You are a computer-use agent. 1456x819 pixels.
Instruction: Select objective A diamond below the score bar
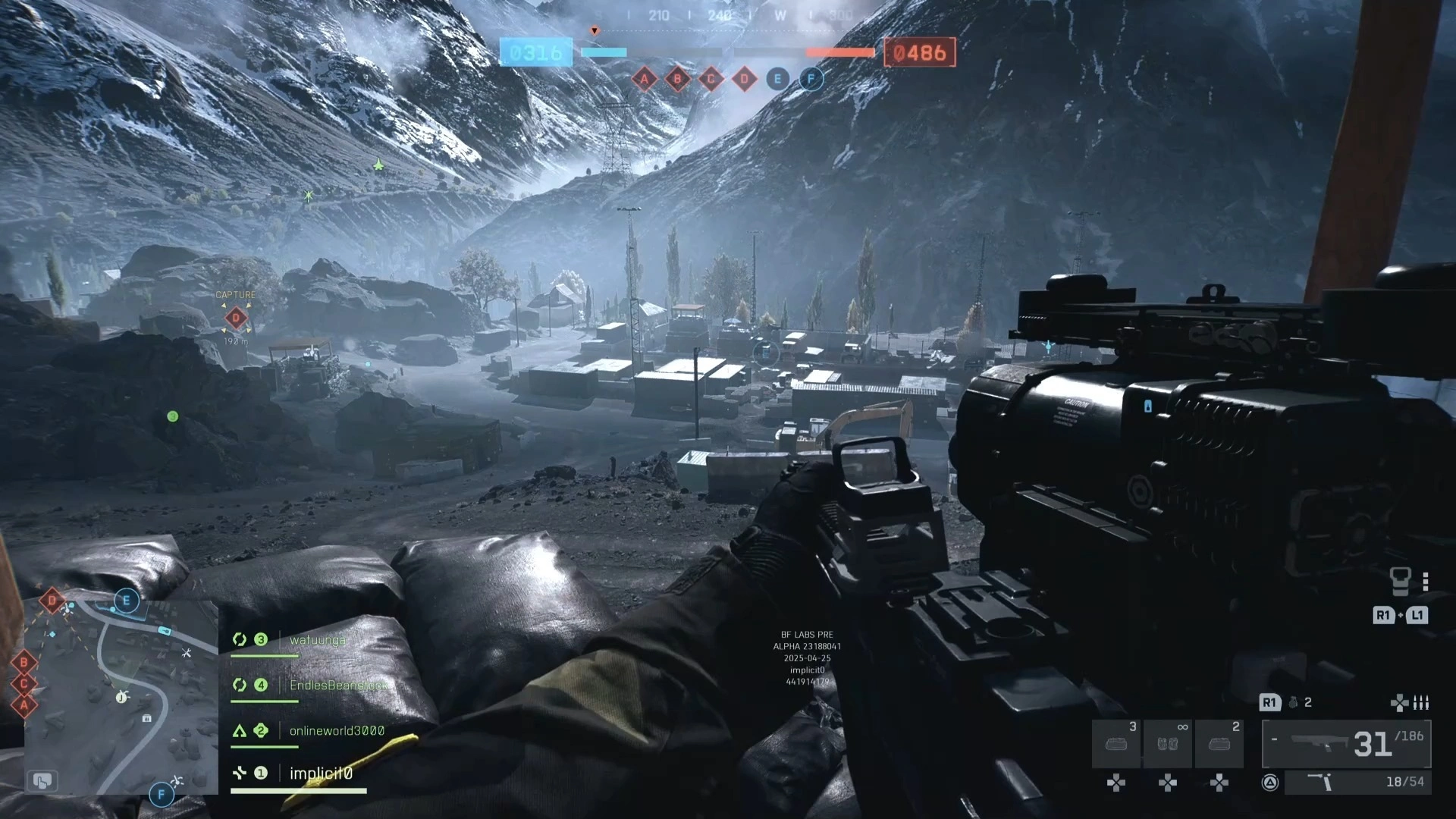pyautogui.click(x=644, y=79)
